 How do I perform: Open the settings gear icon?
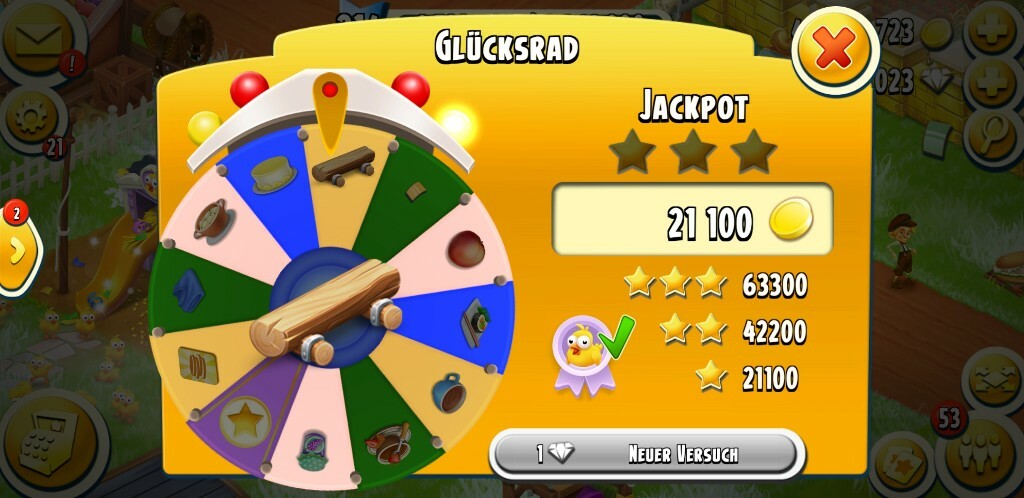point(30,118)
